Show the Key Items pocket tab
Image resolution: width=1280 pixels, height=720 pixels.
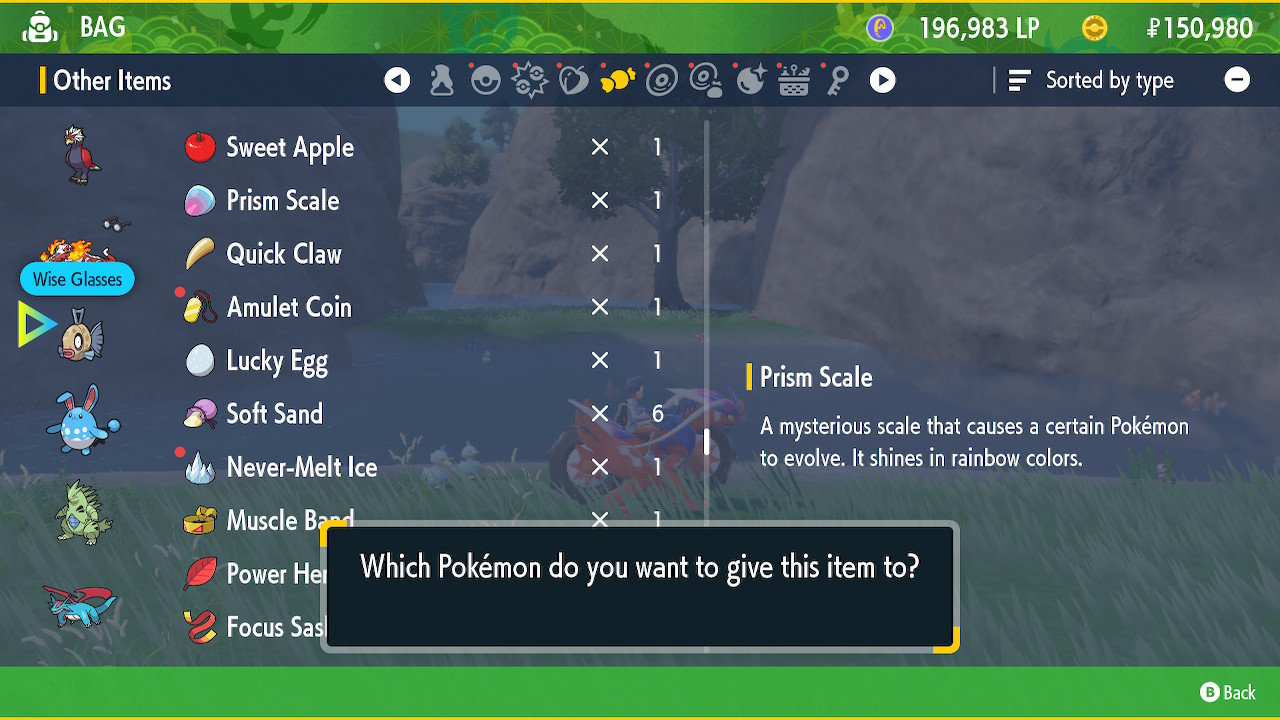(x=838, y=81)
